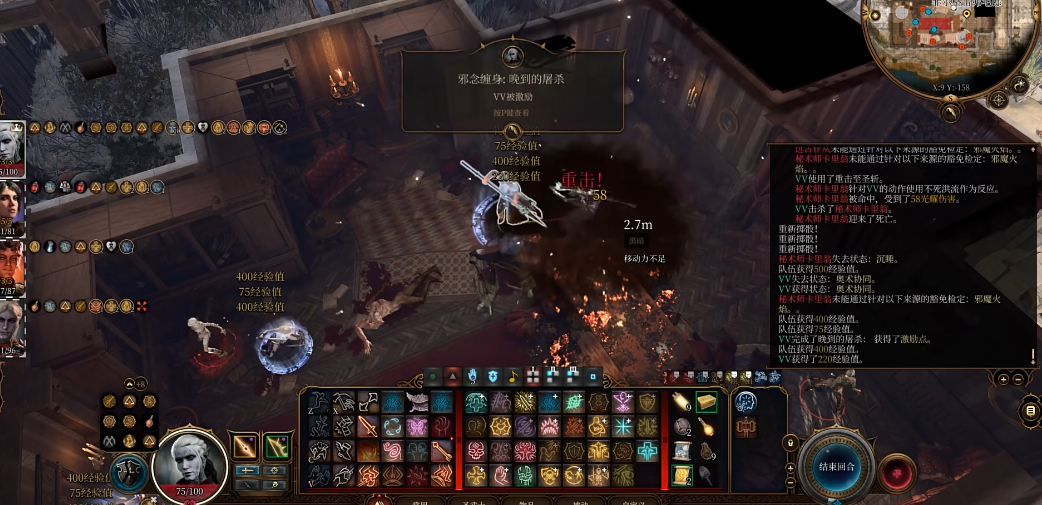Select the red-skinned tiefling party portrait
The image size is (1042, 505).
coord(12,267)
